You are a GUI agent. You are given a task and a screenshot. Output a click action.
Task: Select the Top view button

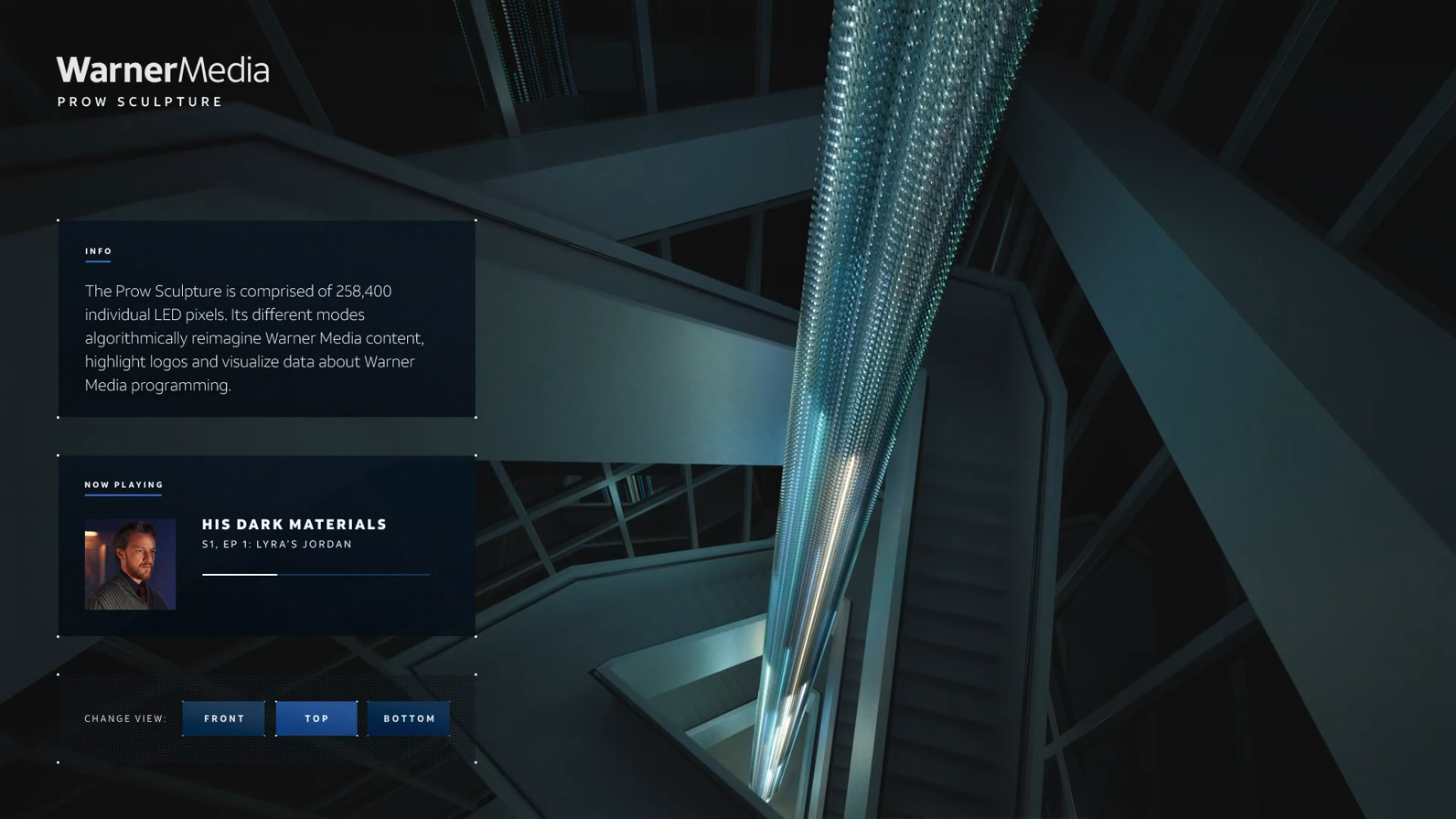[x=316, y=718]
